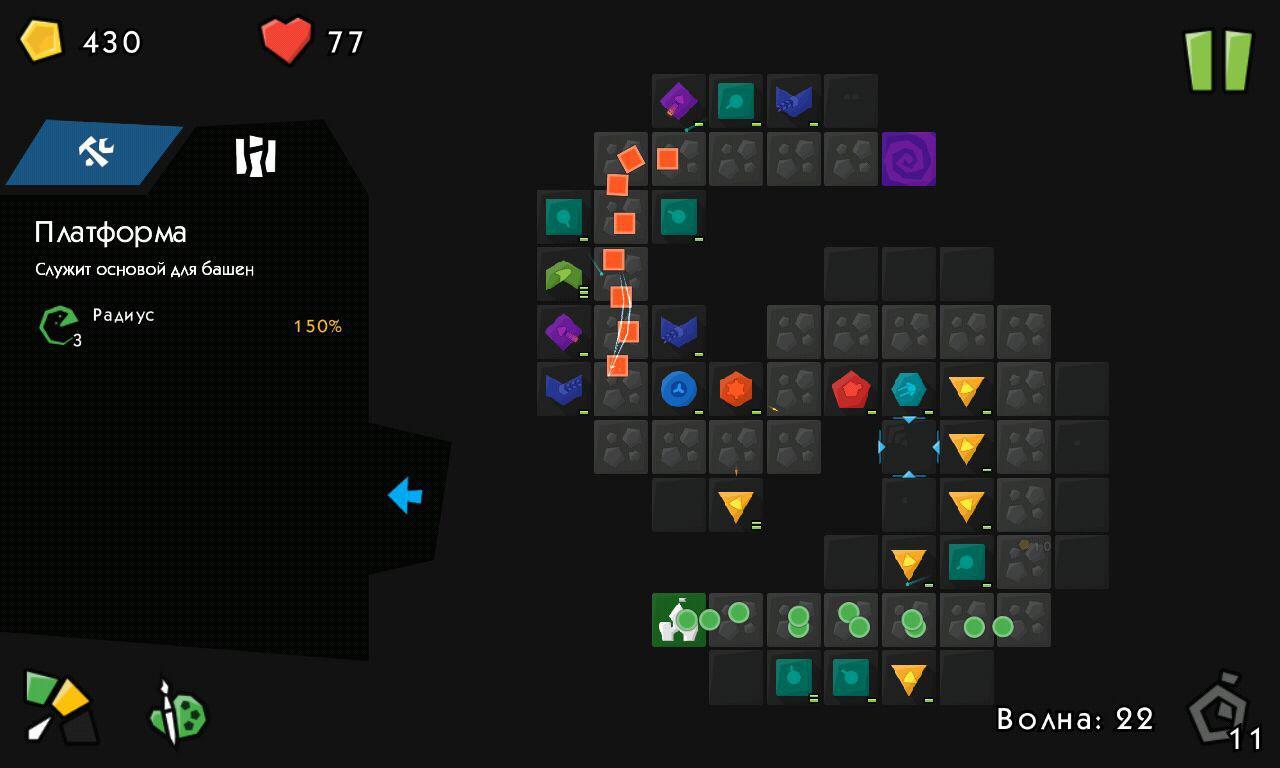
Task: Collapse the side panel with the blue arrow
Action: coord(405,495)
